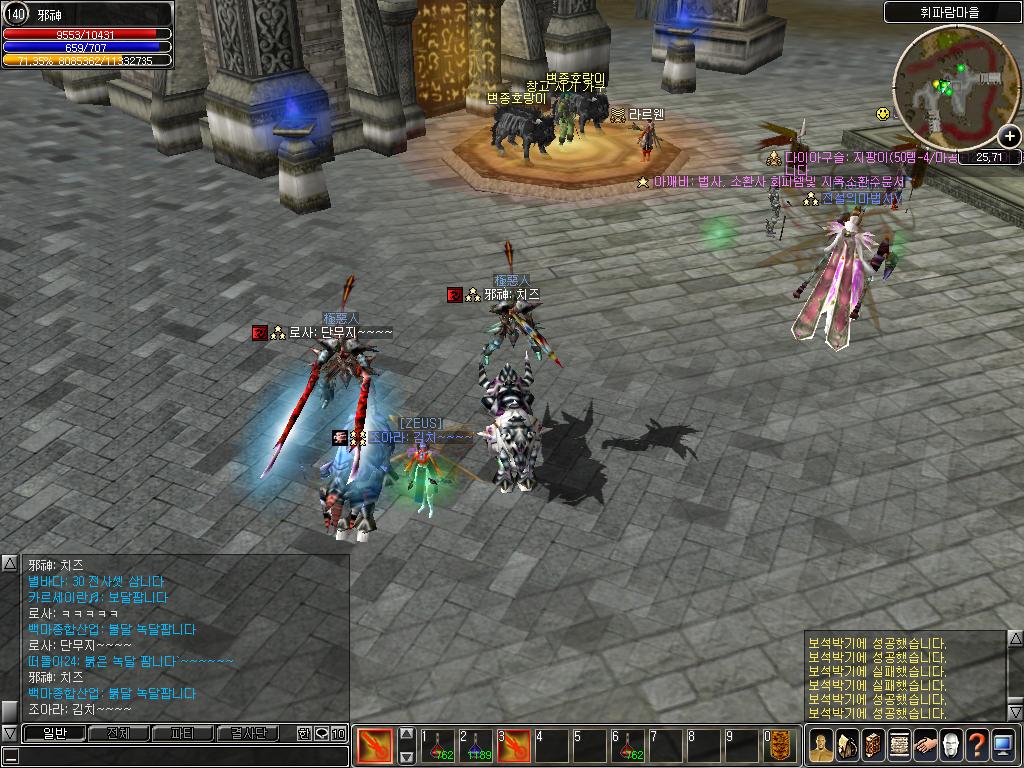Image resolution: width=1024 pixels, height=768 pixels.
Task: Click the hotbar page-up arrow
Action: tap(407, 734)
